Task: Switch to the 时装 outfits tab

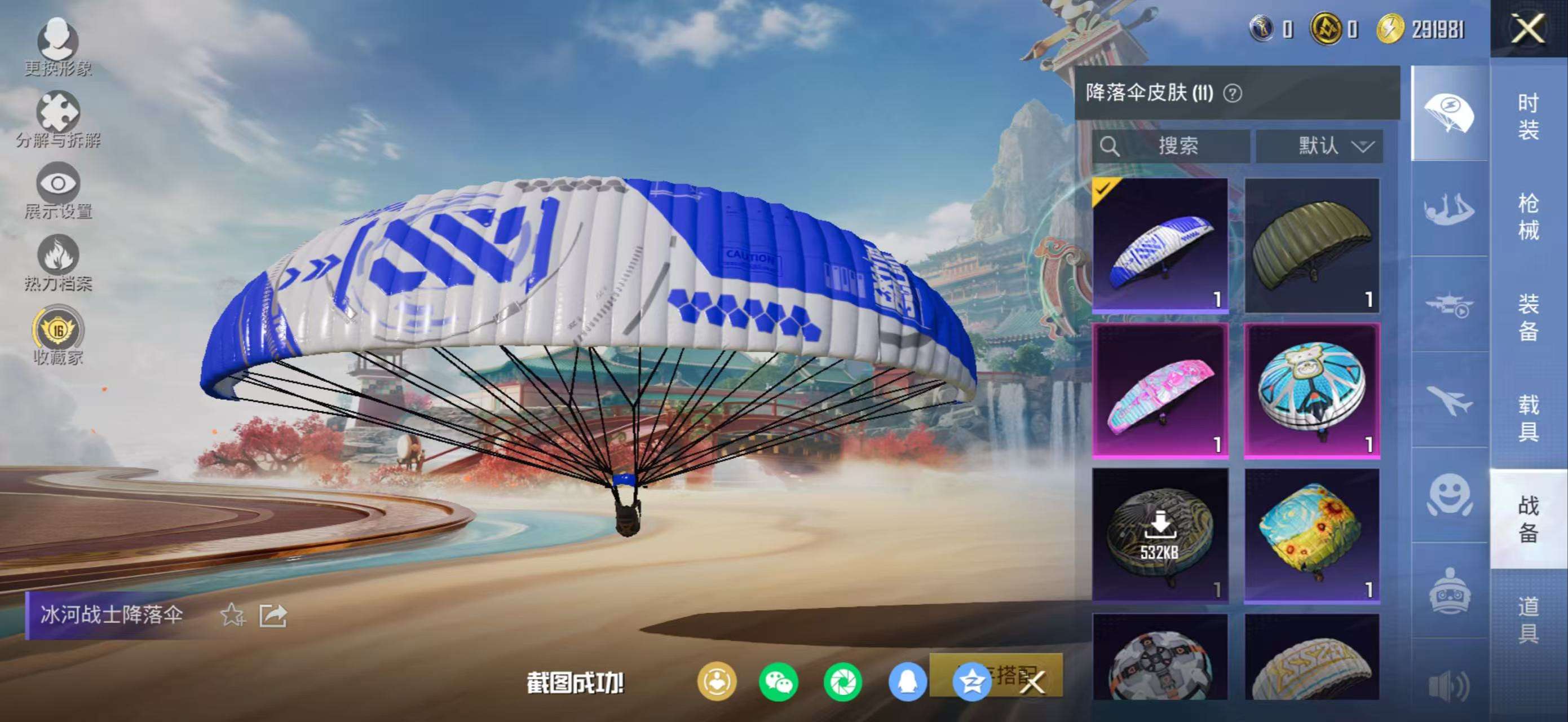Action: click(x=1528, y=116)
